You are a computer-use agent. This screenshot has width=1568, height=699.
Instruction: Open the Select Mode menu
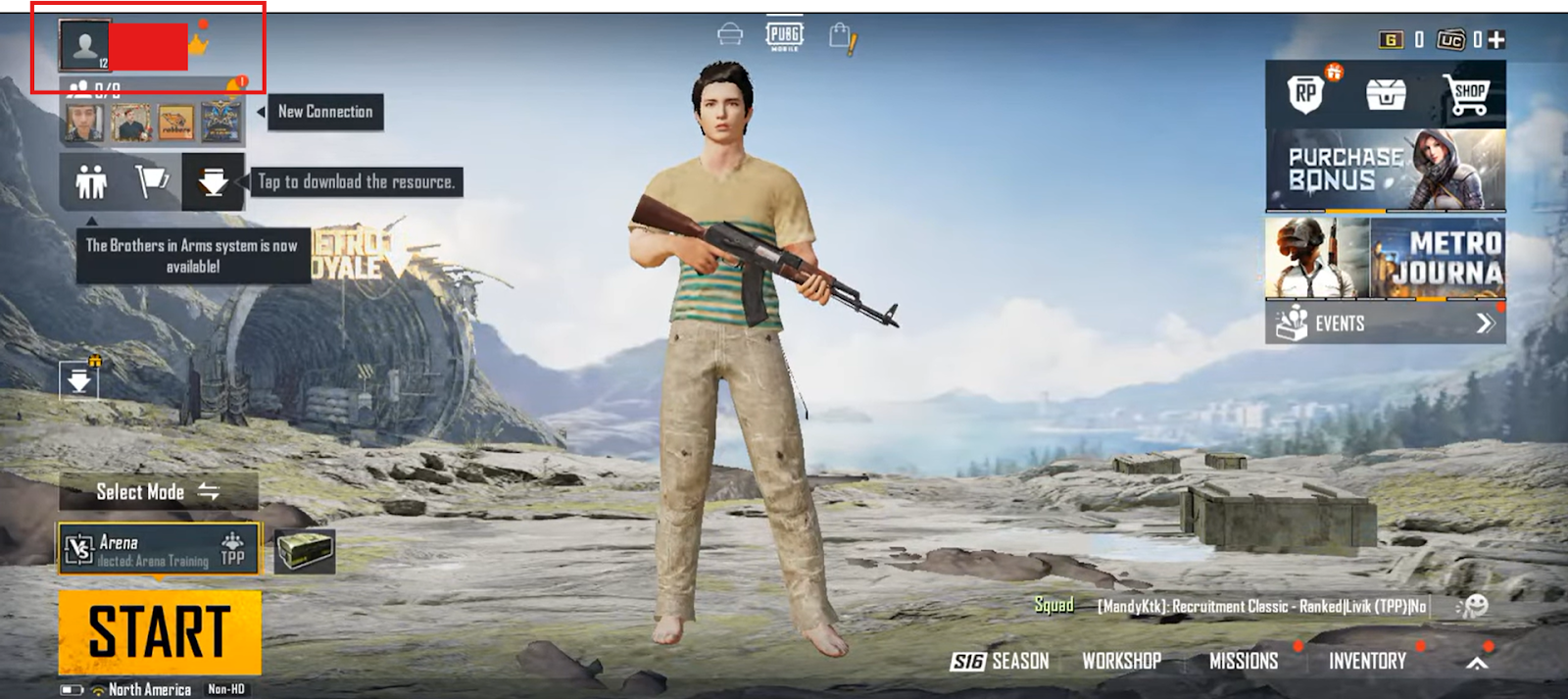(x=158, y=492)
